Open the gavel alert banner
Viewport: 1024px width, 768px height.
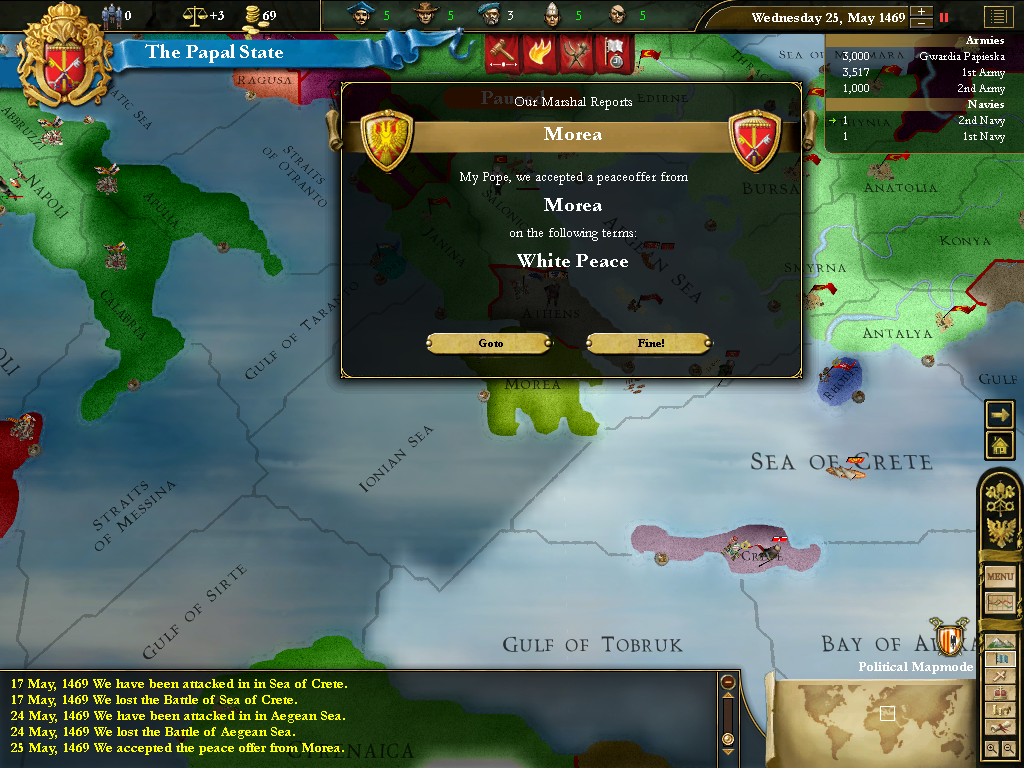click(502, 53)
